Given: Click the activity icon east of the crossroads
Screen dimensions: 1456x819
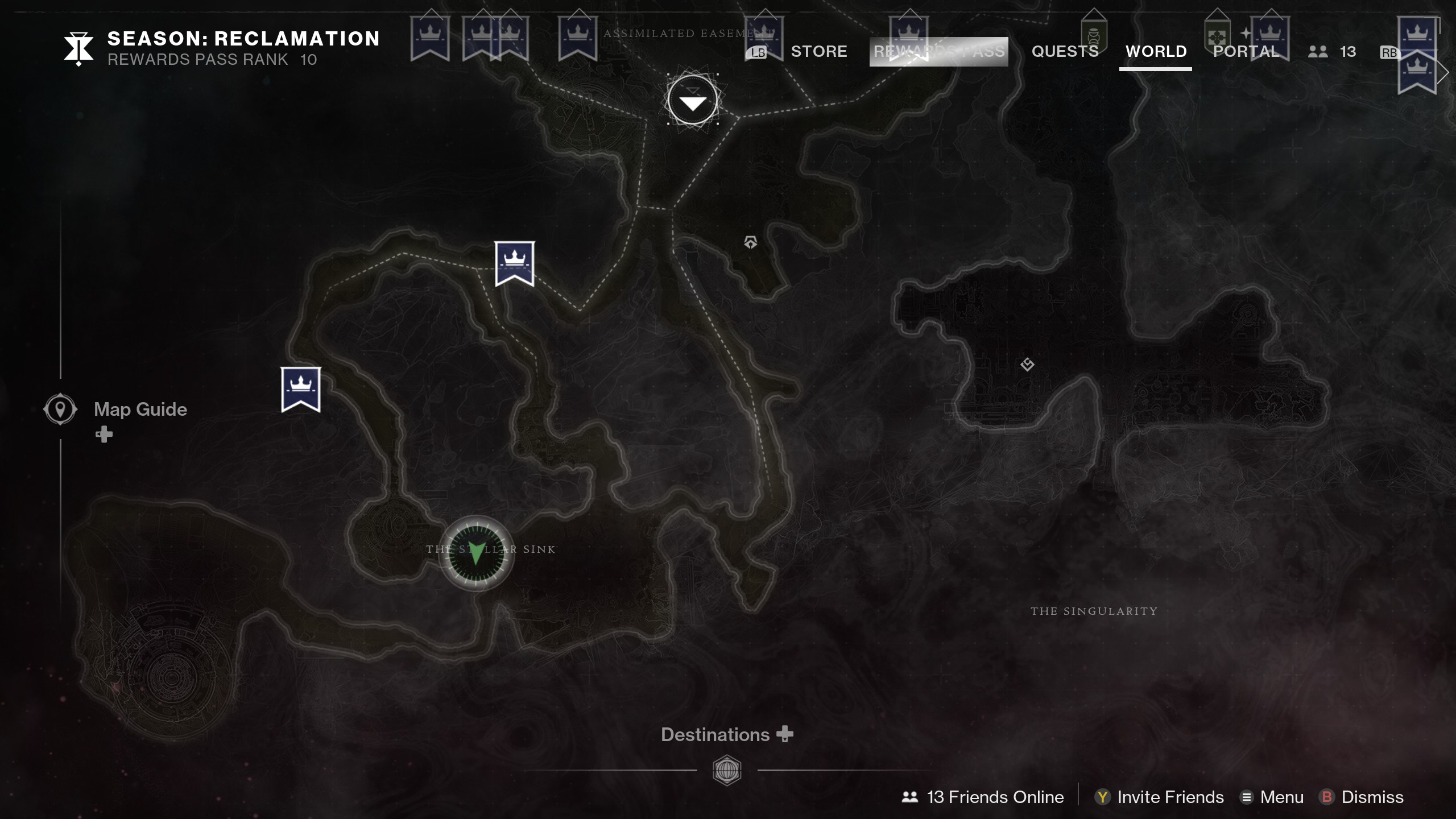Looking at the screenshot, I should (x=752, y=241).
